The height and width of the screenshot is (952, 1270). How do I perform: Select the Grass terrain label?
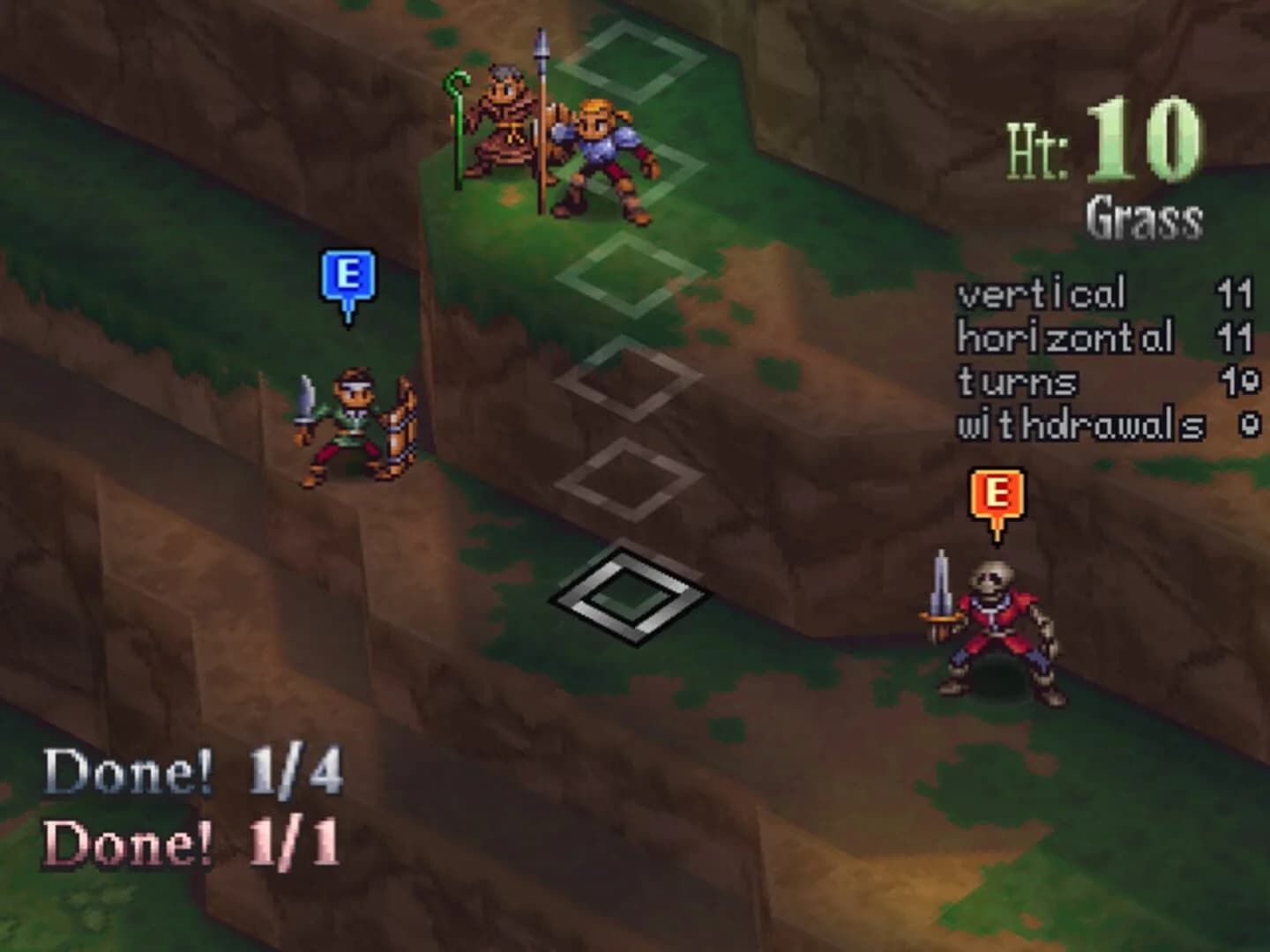(1144, 214)
